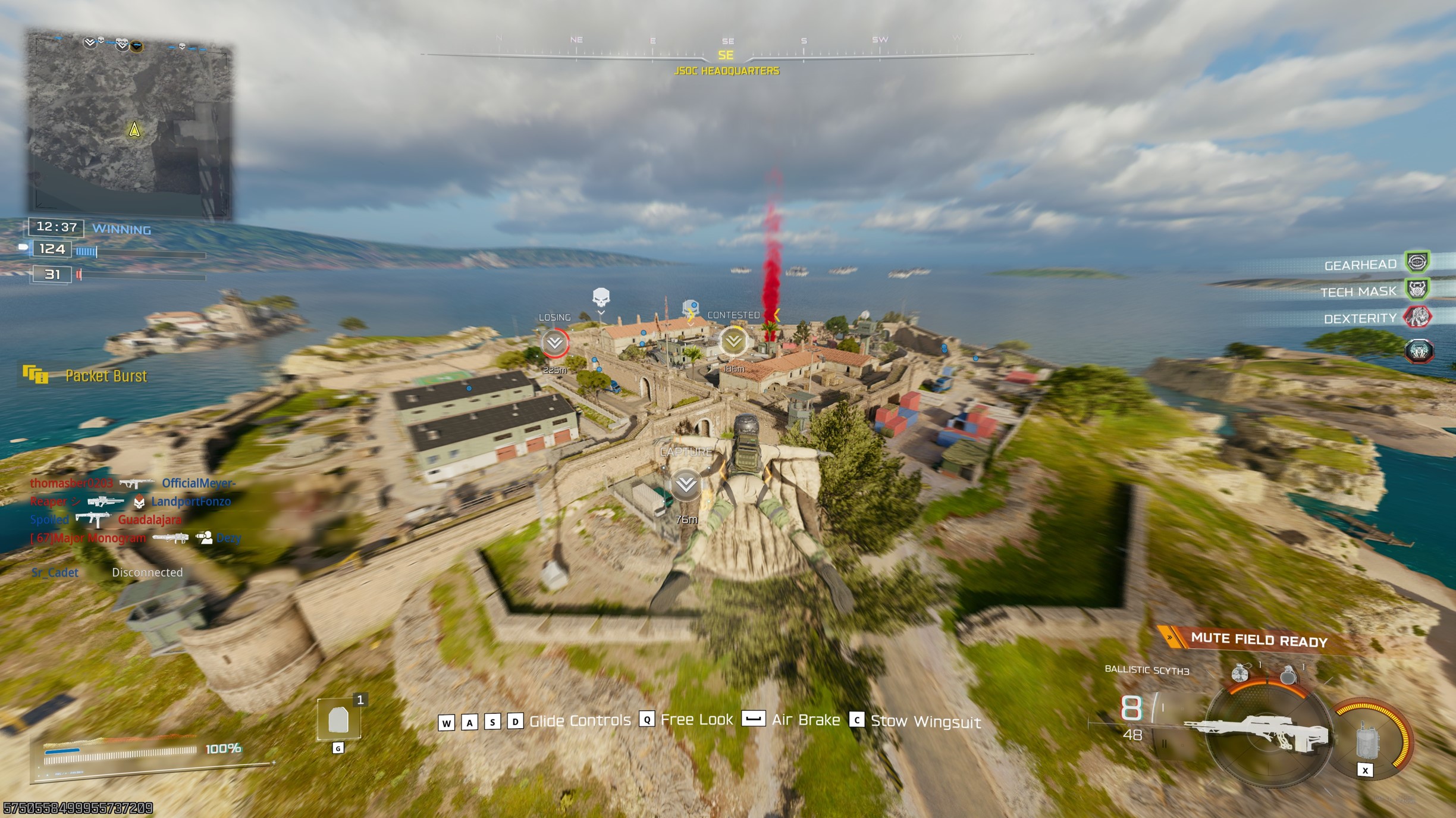This screenshot has width=1456, height=818.
Task: Choose the pale faceted grenade with pin ring
Action: pos(1240,673)
